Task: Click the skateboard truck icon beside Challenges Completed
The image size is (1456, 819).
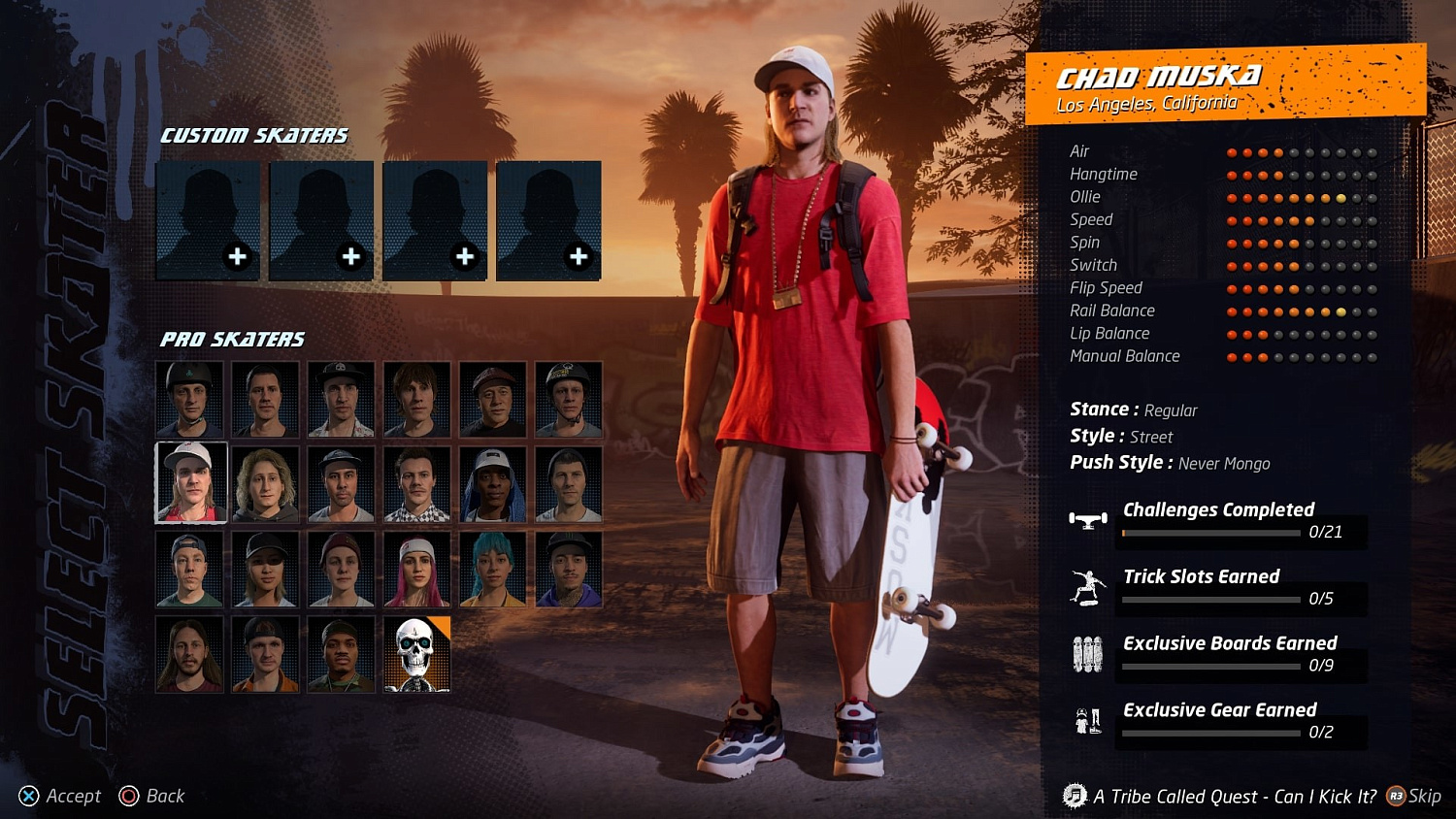Action: click(x=1087, y=519)
